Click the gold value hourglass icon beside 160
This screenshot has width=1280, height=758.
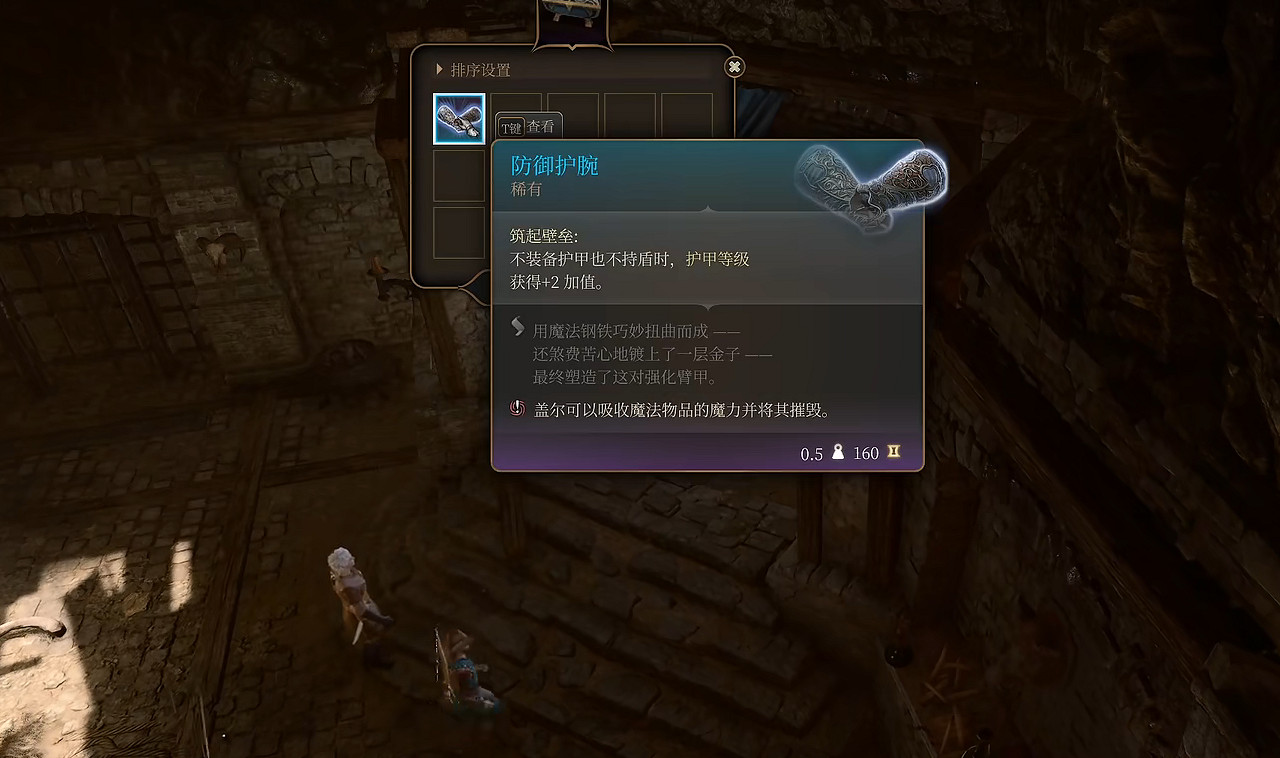[x=891, y=452]
